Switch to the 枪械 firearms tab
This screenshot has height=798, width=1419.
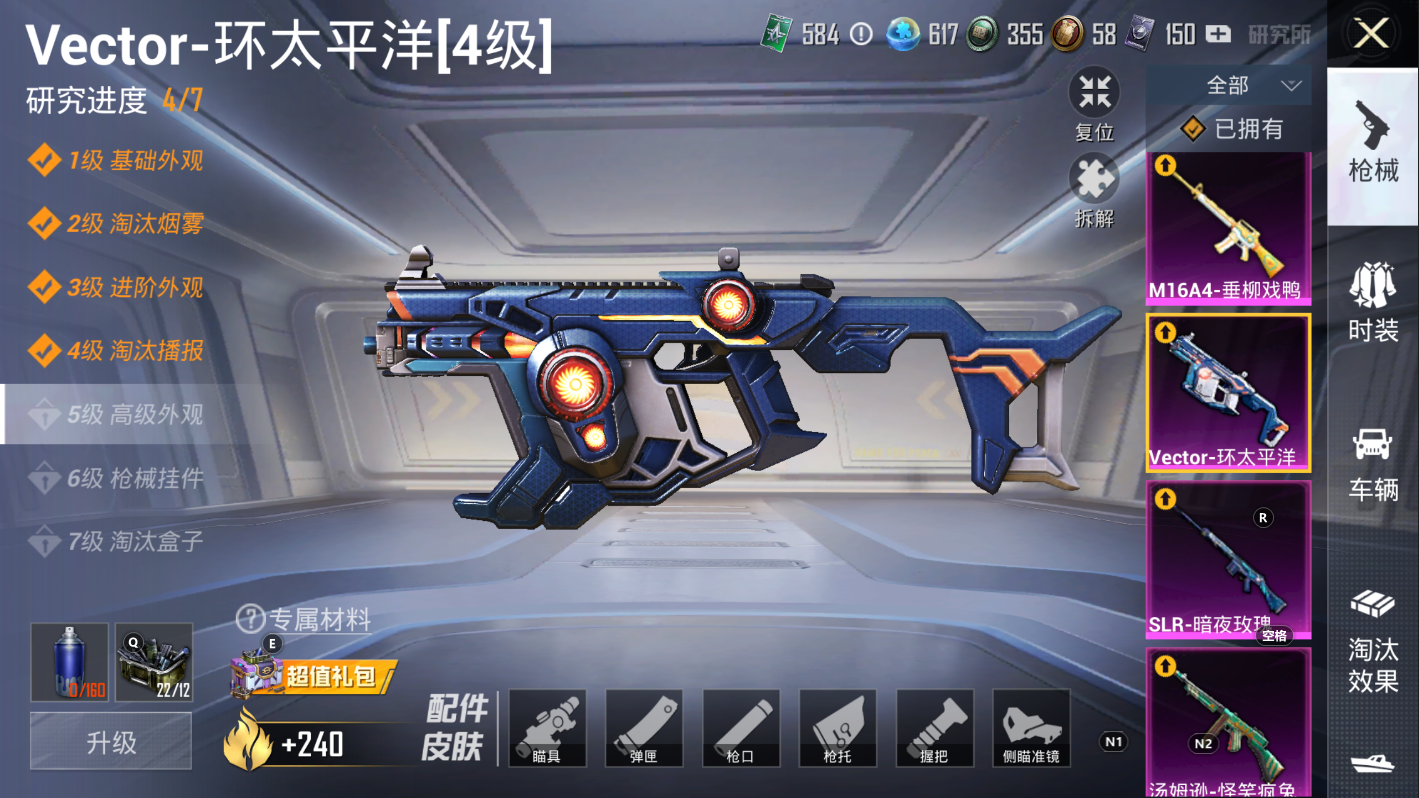click(1373, 140)
